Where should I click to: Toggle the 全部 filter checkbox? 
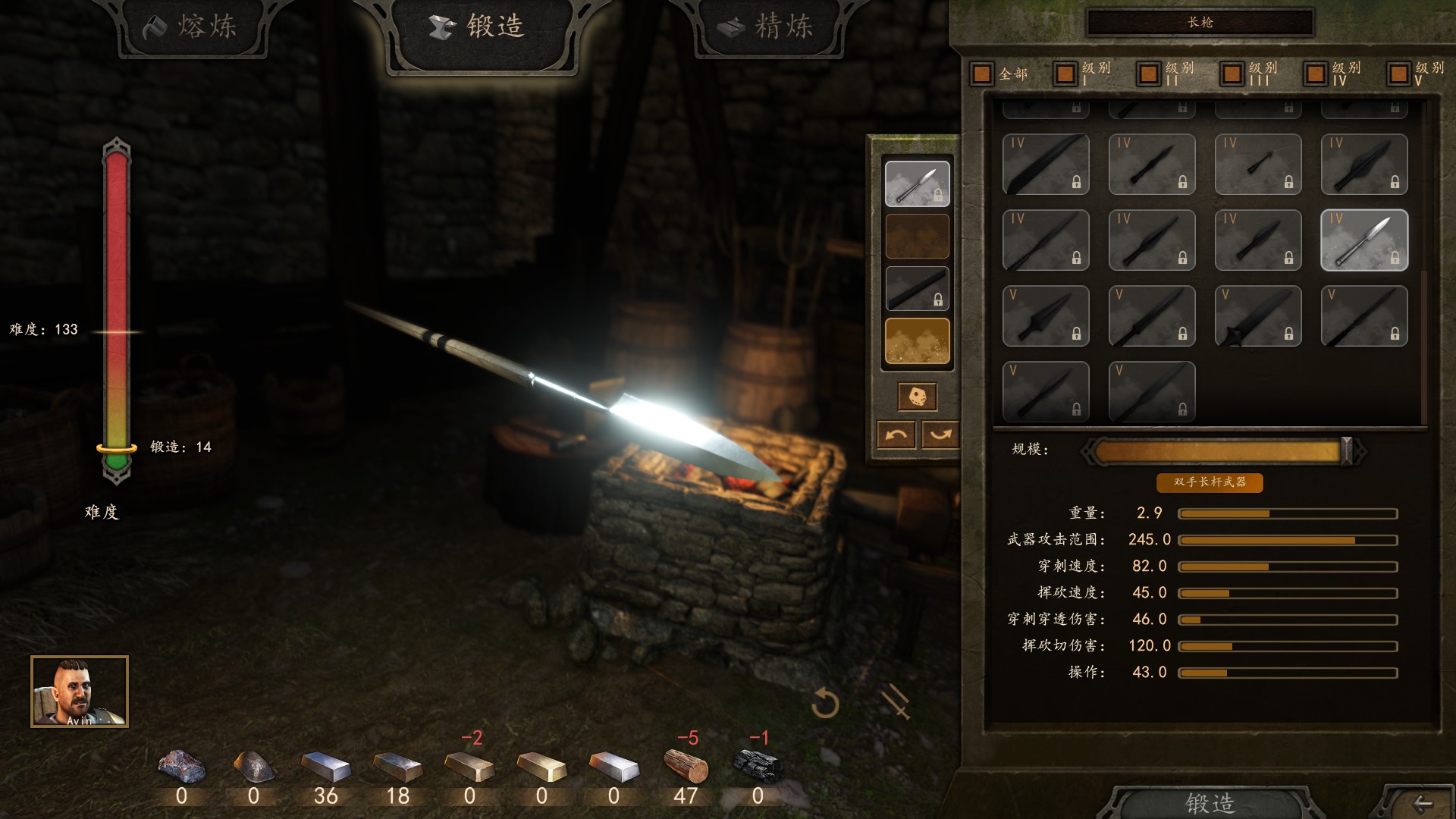click(982, 74)
